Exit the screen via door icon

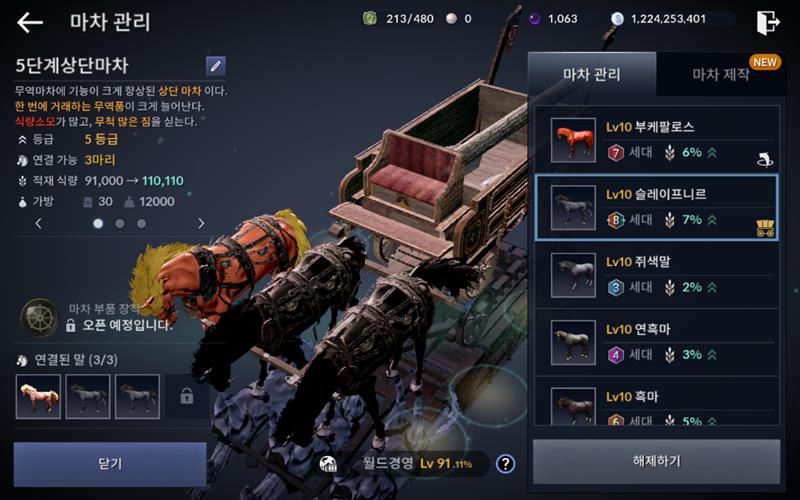(768, 22)
